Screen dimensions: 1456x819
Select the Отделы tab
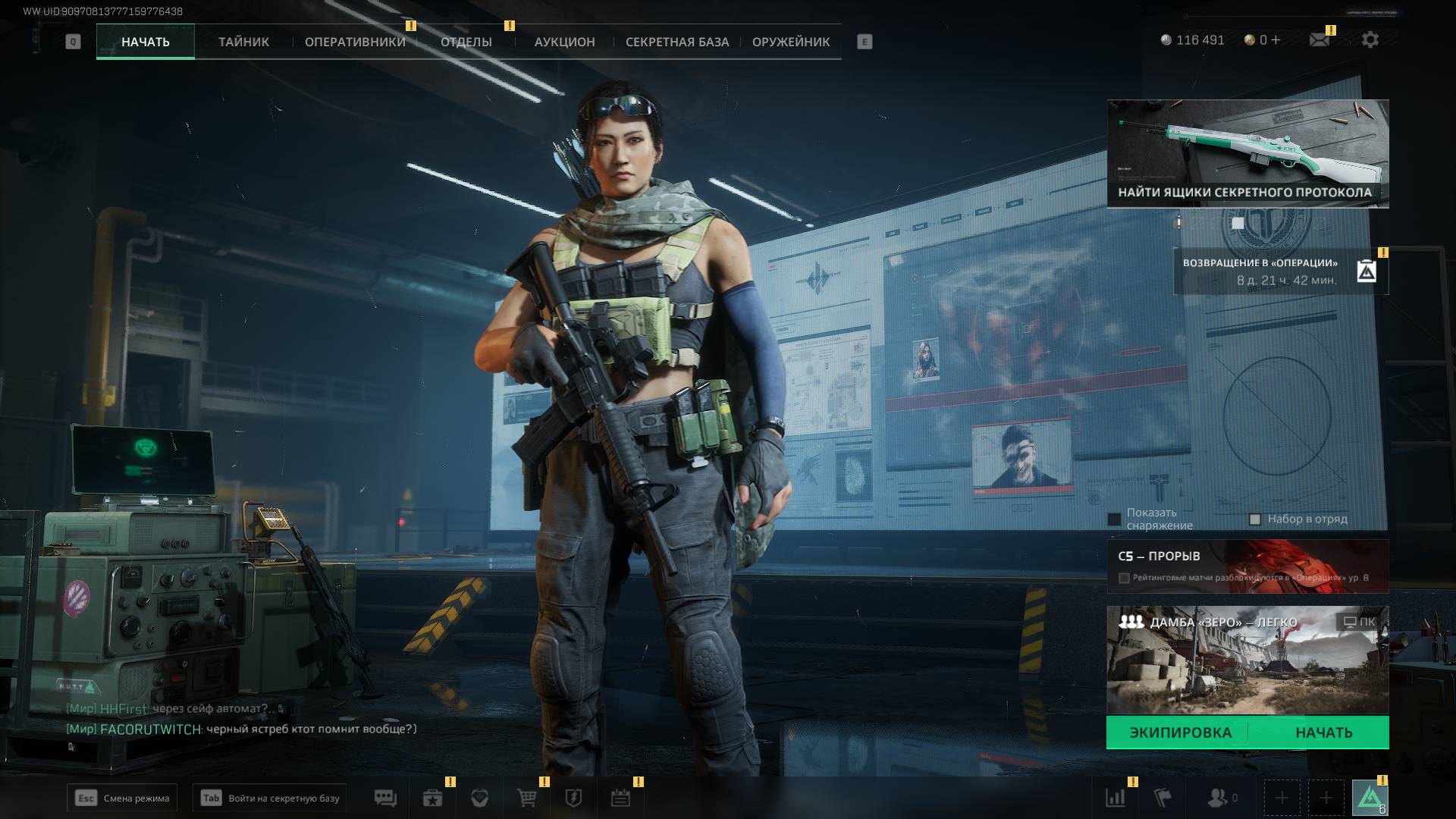(466, 42)
